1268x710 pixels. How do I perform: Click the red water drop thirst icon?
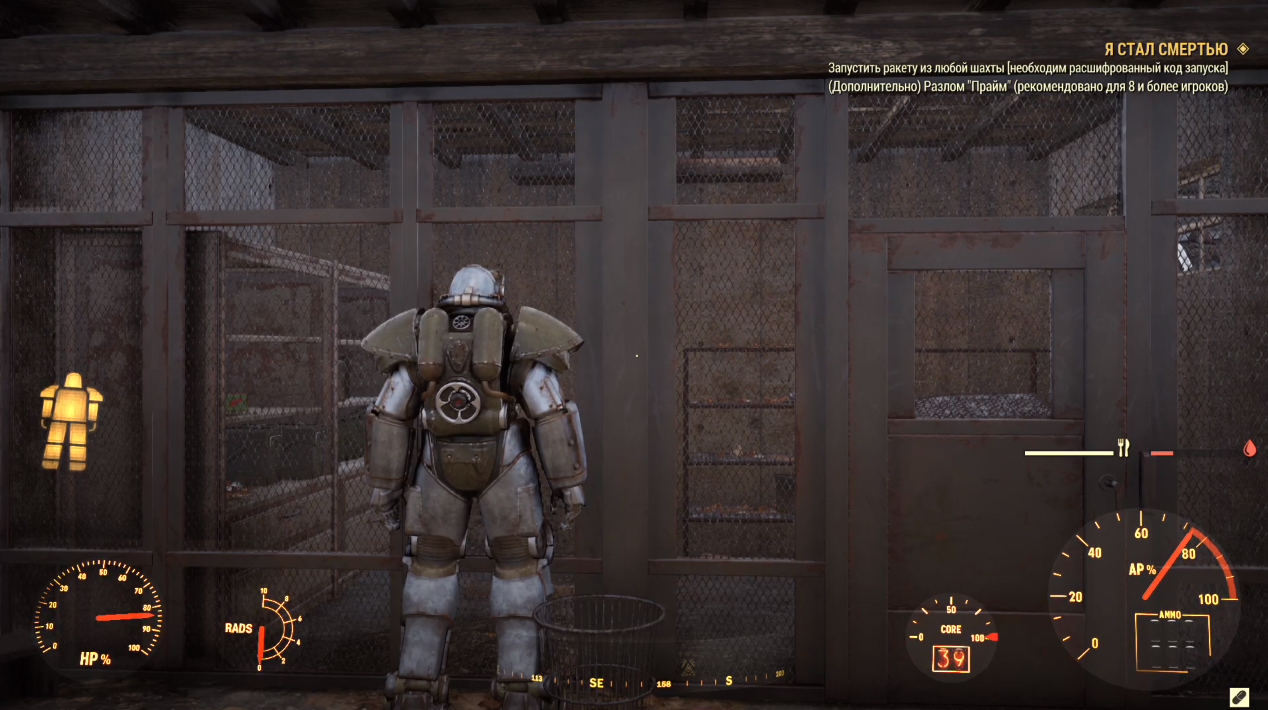coord(1249,449)
